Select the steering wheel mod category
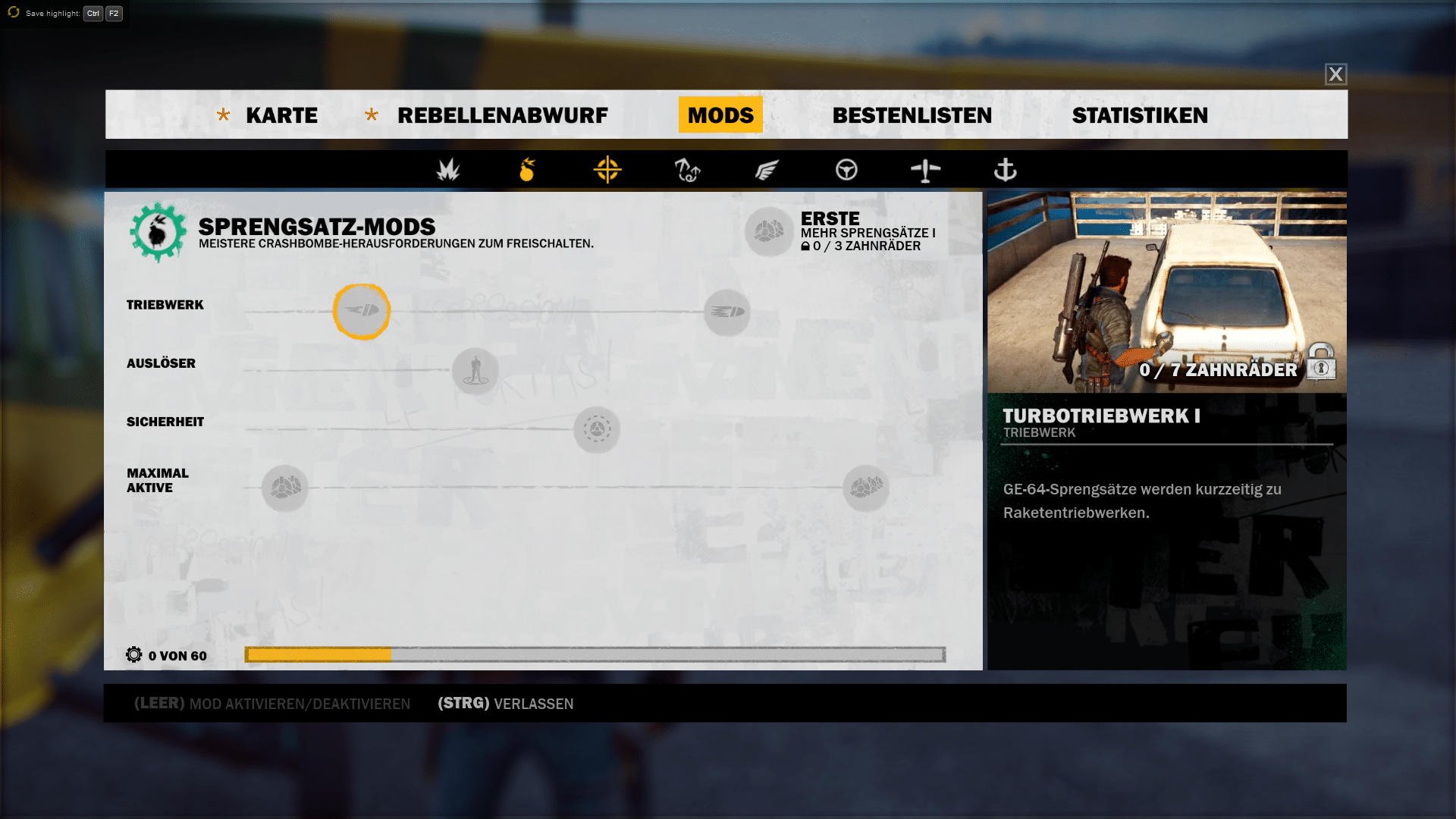 tap(846, 170)
